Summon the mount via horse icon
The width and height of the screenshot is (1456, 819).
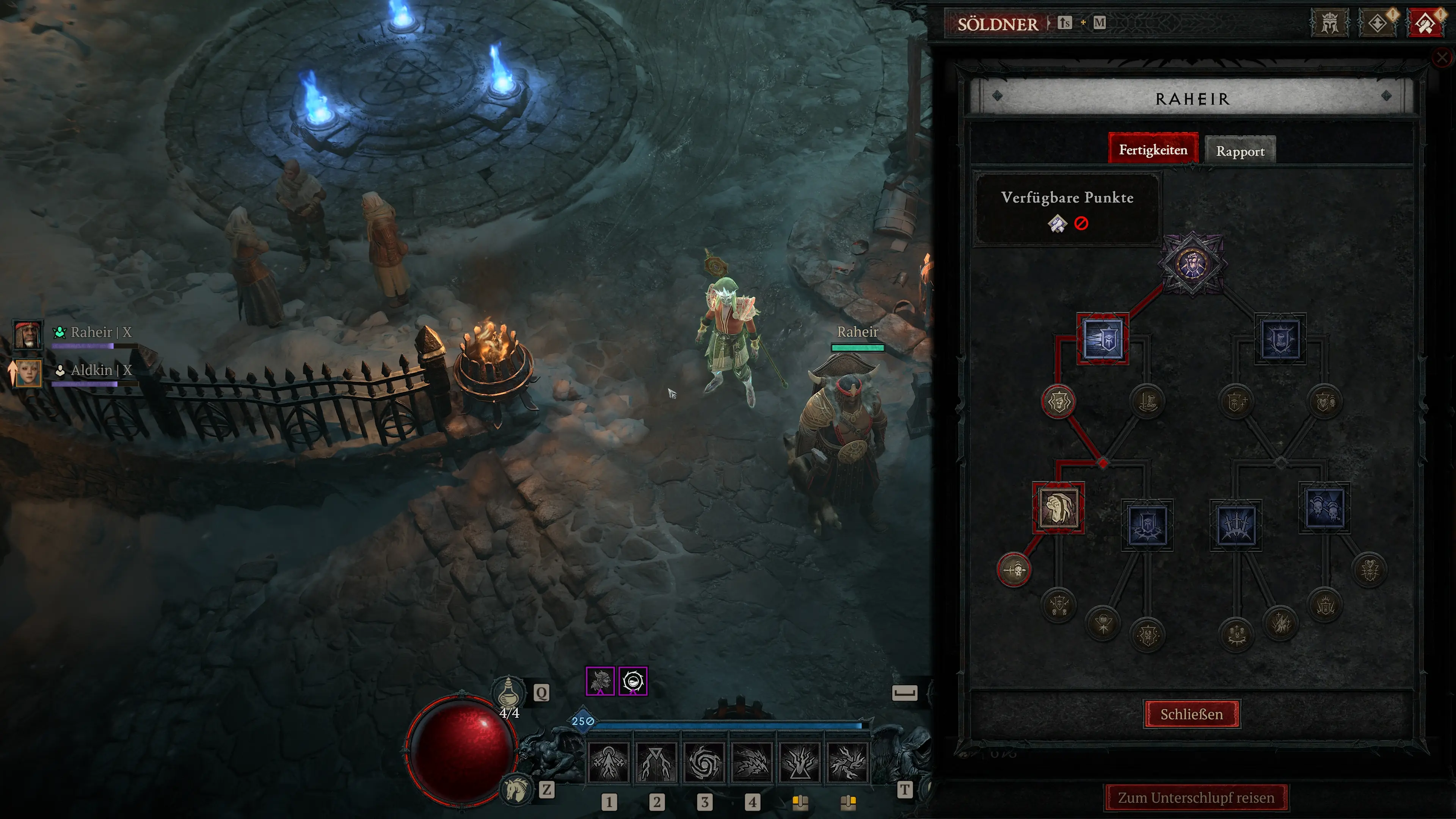(x=516, y=789)
